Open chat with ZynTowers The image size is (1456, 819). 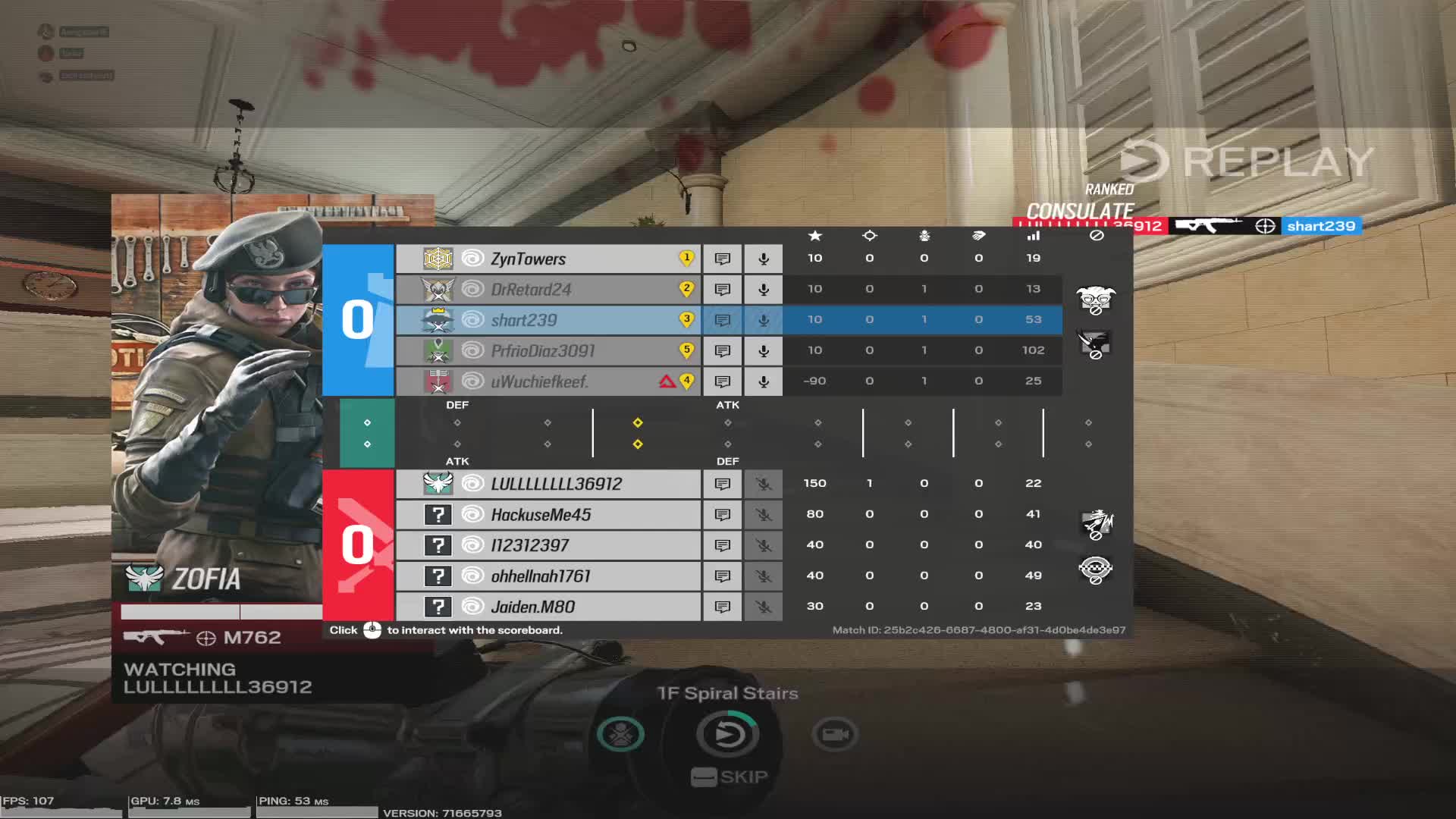[x=722, y=259]
